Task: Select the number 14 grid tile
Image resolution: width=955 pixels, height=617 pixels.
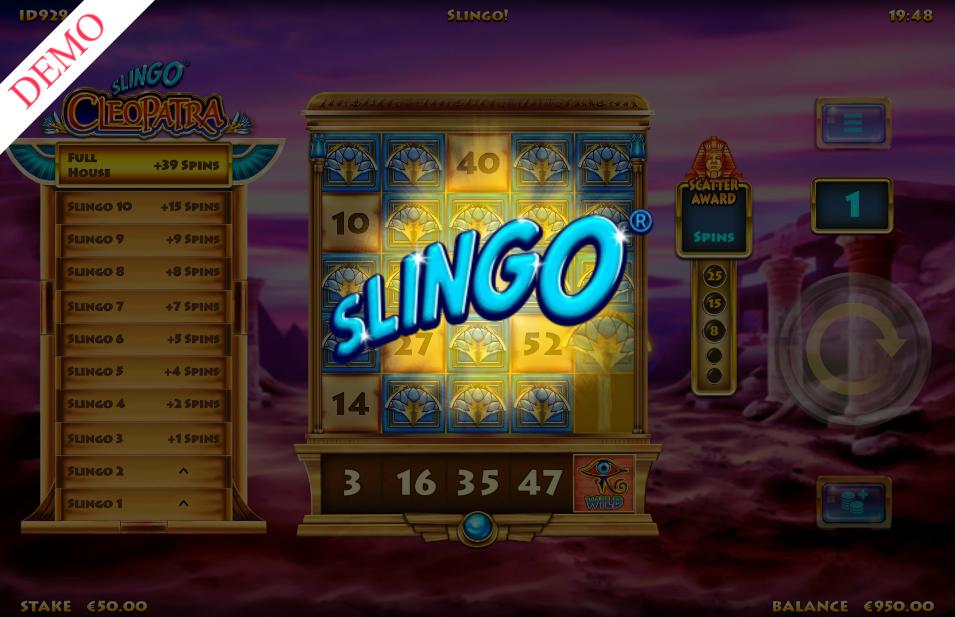Action: coord(350,405)
